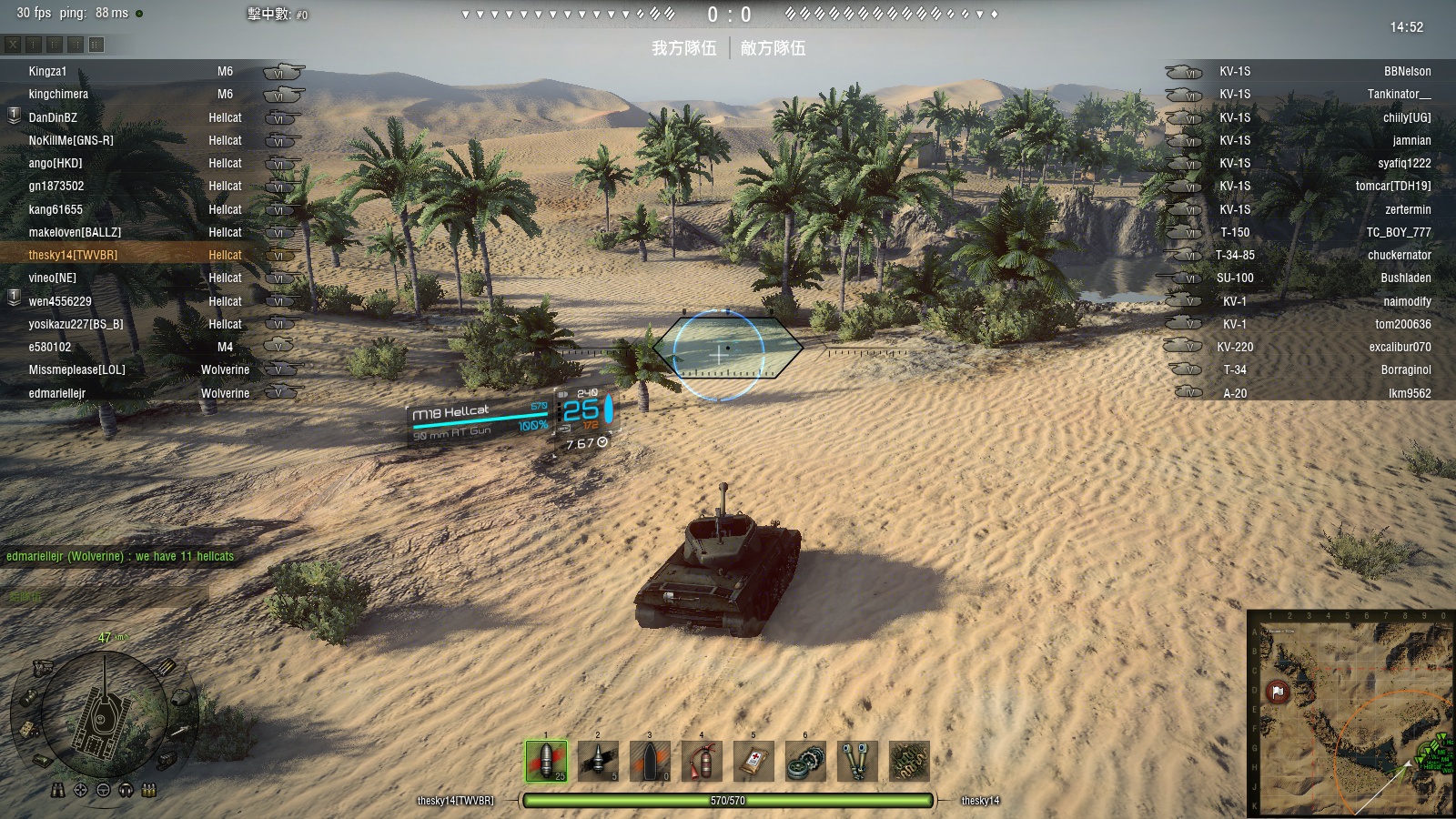The height and width of the screenshot is (819, 1456).
Task: Click teammate Kingza1's M6 row
Action: 136,72
